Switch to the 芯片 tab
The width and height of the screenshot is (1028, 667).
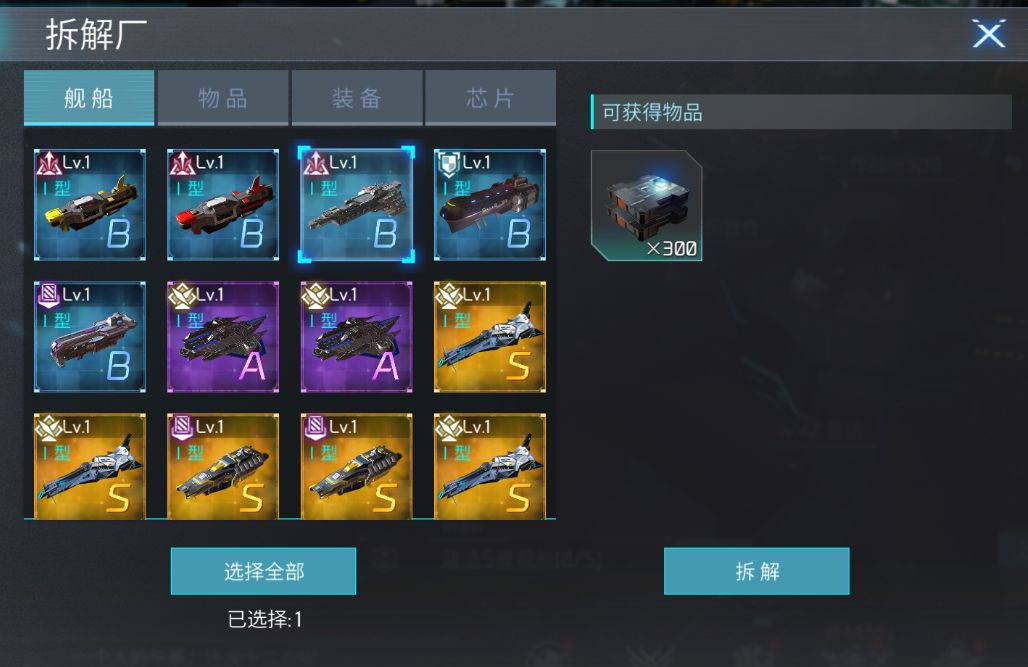pos(491,98)
